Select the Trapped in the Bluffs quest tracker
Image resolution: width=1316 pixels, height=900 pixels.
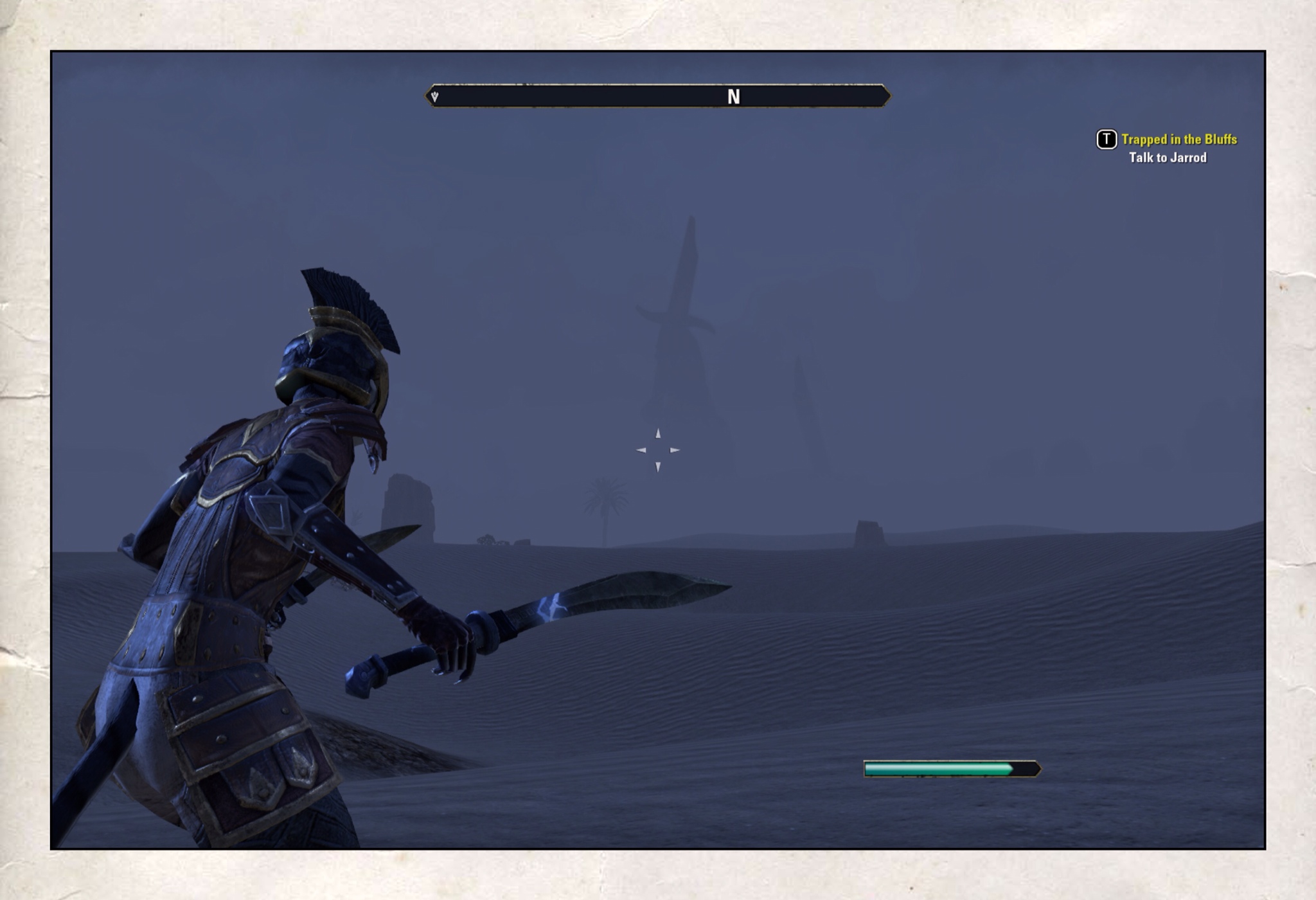(x=1178, y=139)
